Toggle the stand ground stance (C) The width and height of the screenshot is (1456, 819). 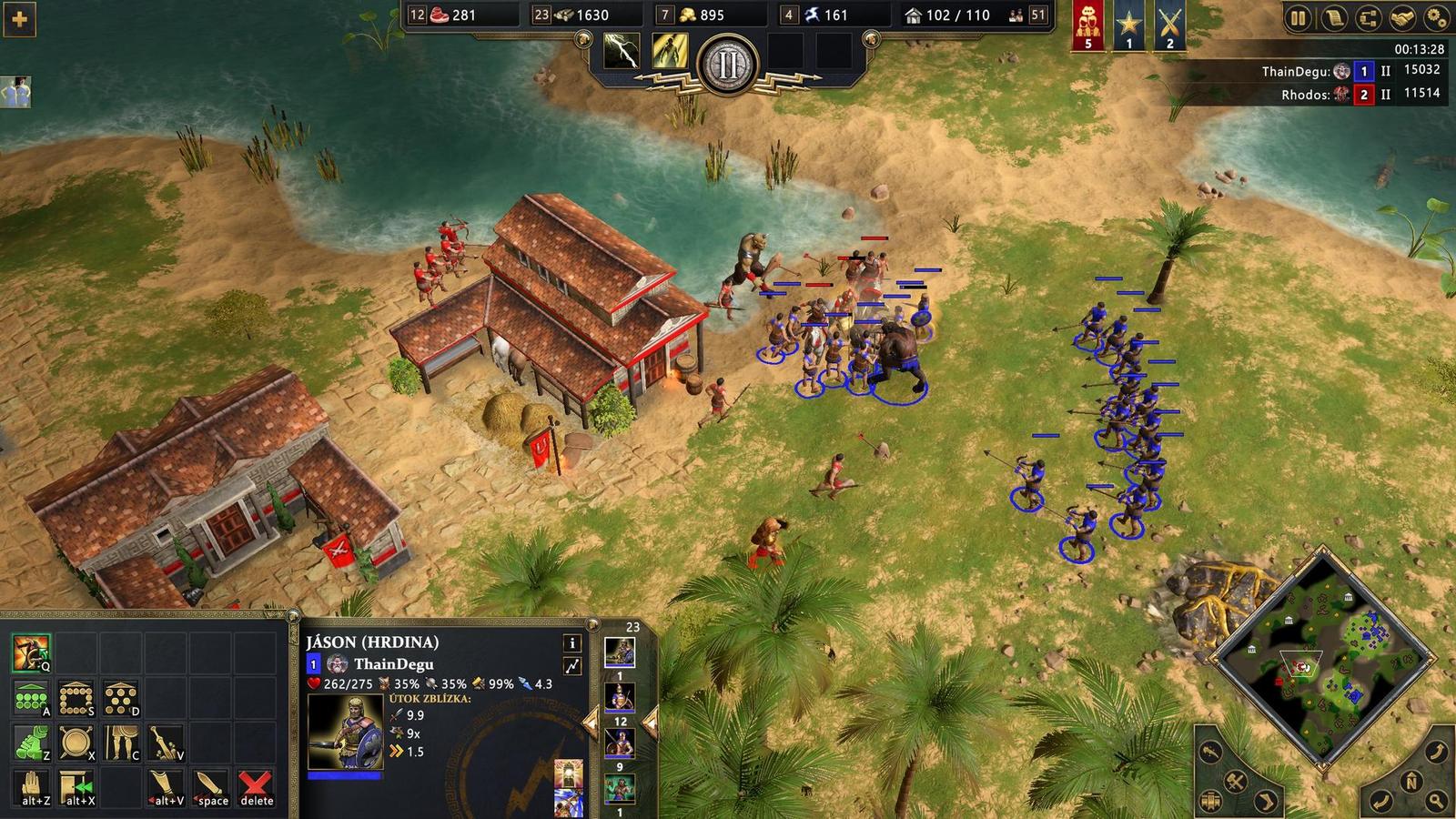(x=121, y=743)
